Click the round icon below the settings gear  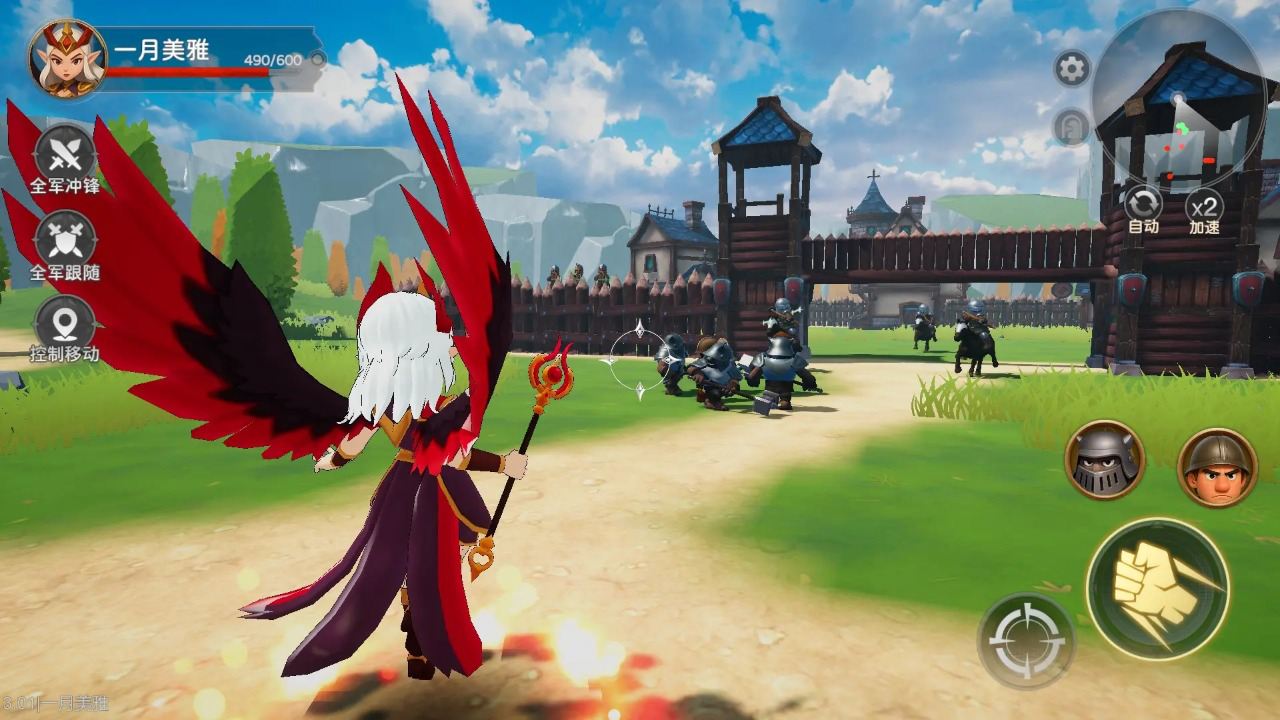point(1072,127)
